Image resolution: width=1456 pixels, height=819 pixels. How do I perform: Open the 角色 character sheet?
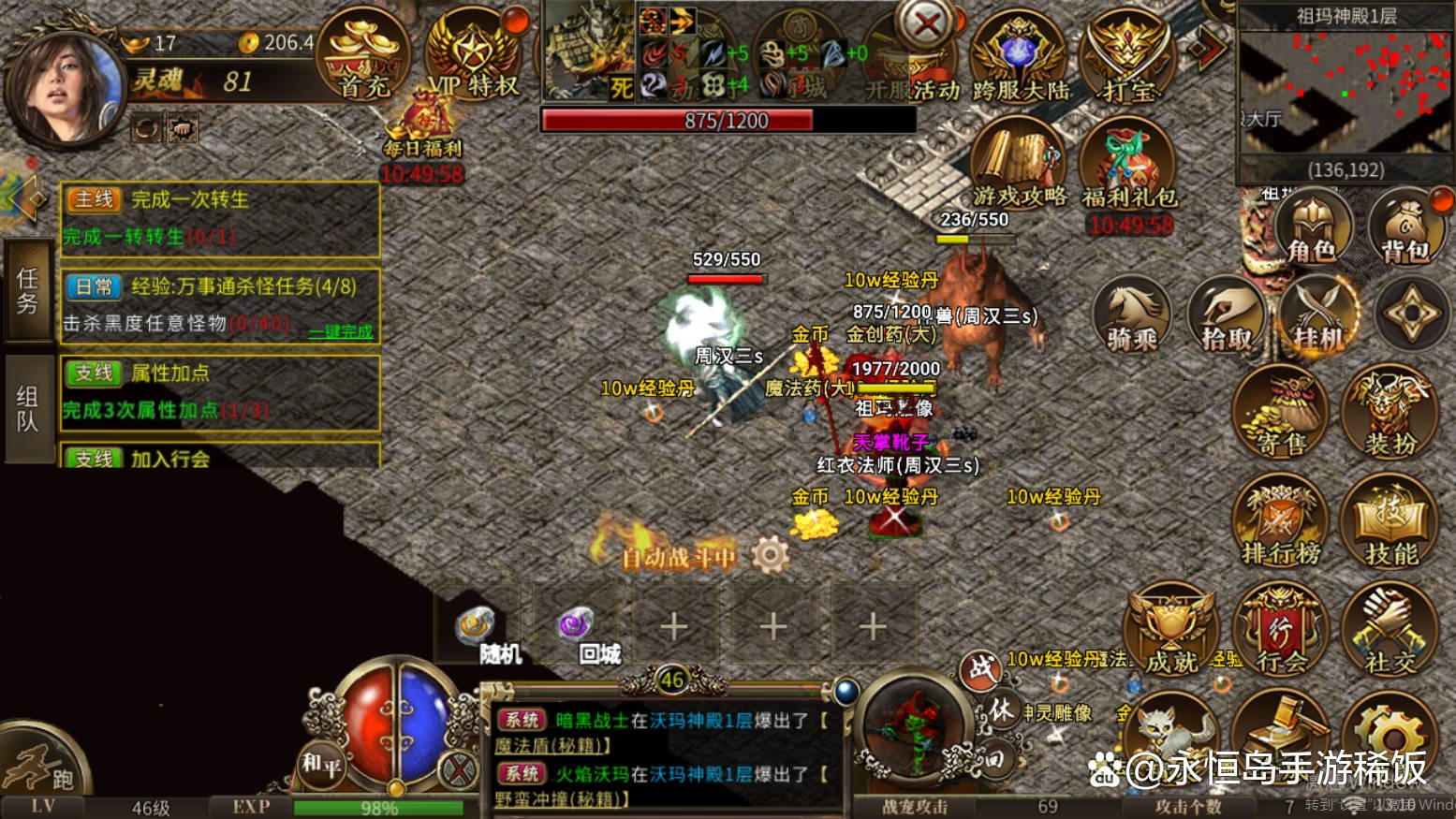click(1311, 227)
